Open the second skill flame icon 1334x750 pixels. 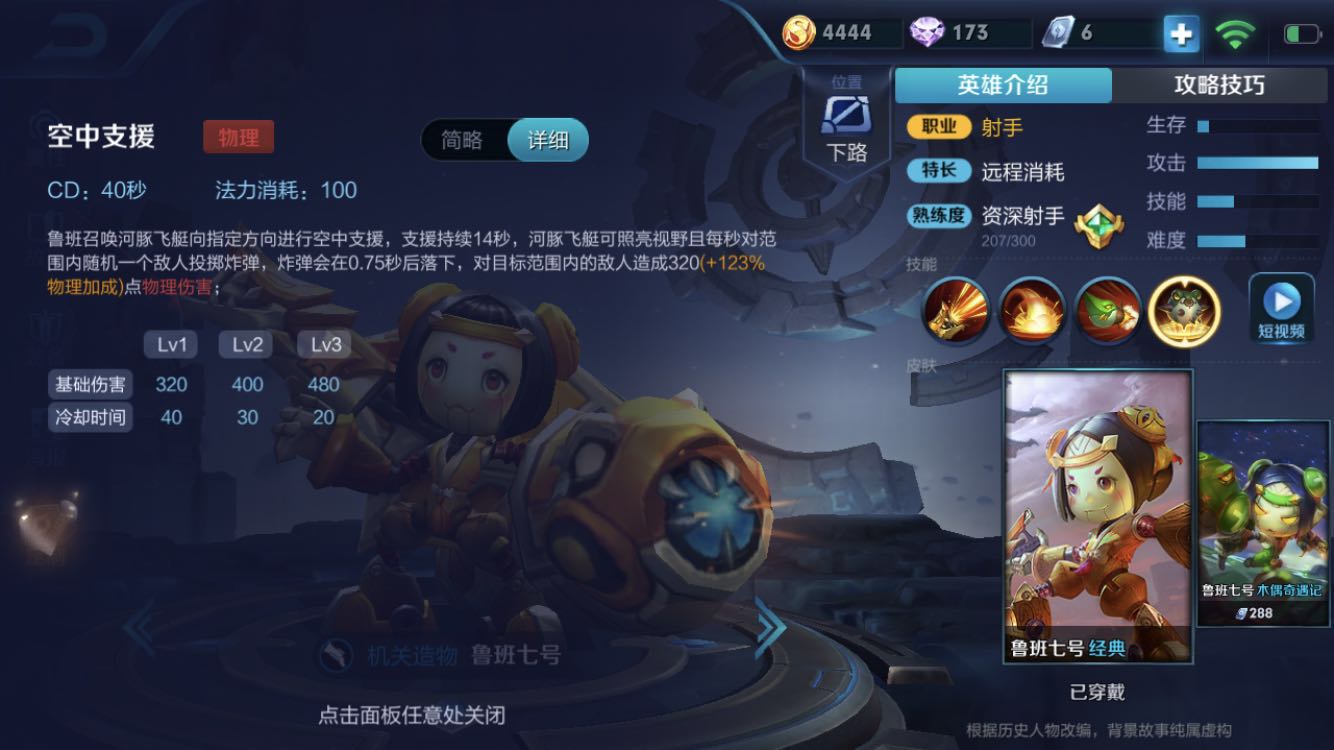pos(1031,313)
